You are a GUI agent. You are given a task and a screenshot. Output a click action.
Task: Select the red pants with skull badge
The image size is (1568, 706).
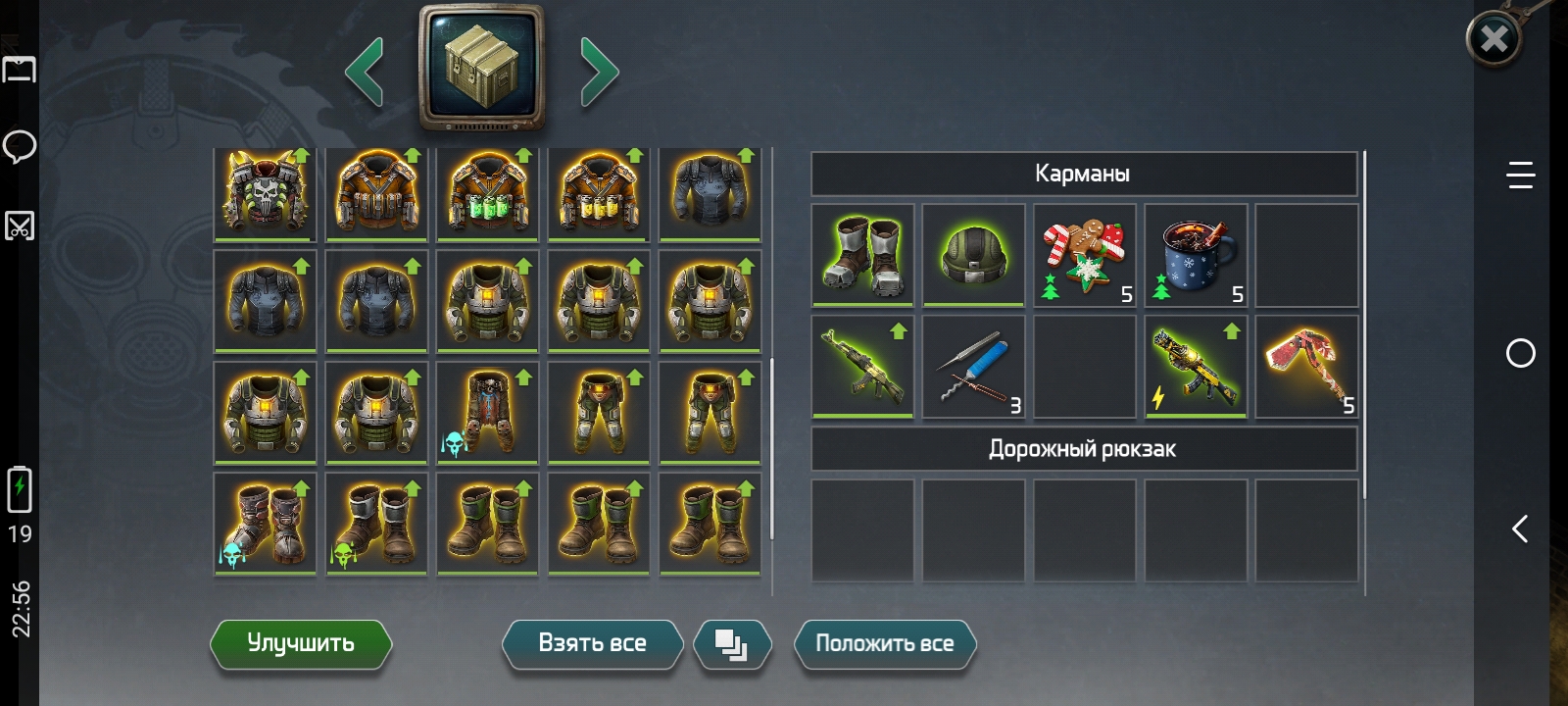[487, 413]
